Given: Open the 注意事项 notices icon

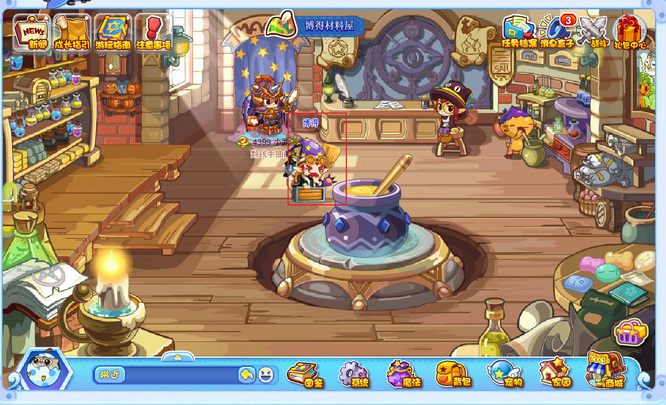Looking at the screenshot, I should tap(152, 32).
